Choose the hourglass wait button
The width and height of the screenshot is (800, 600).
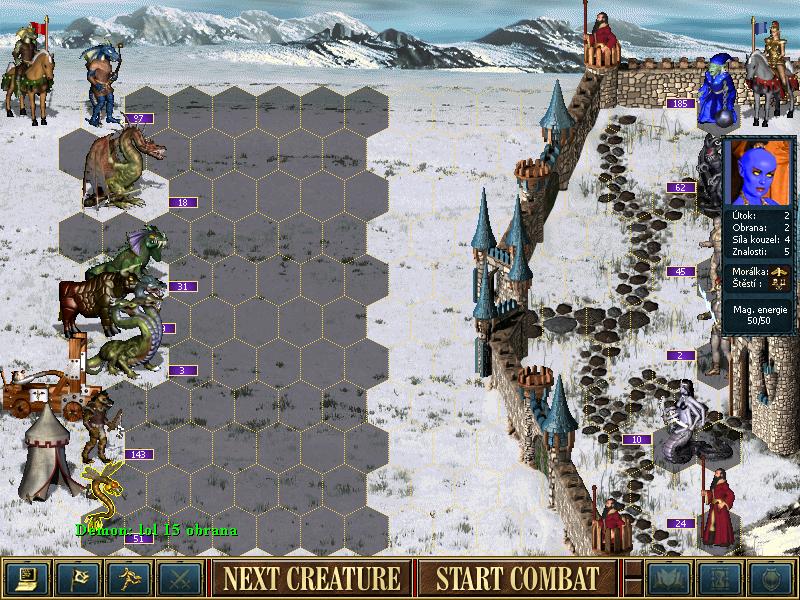pos(718,578)
